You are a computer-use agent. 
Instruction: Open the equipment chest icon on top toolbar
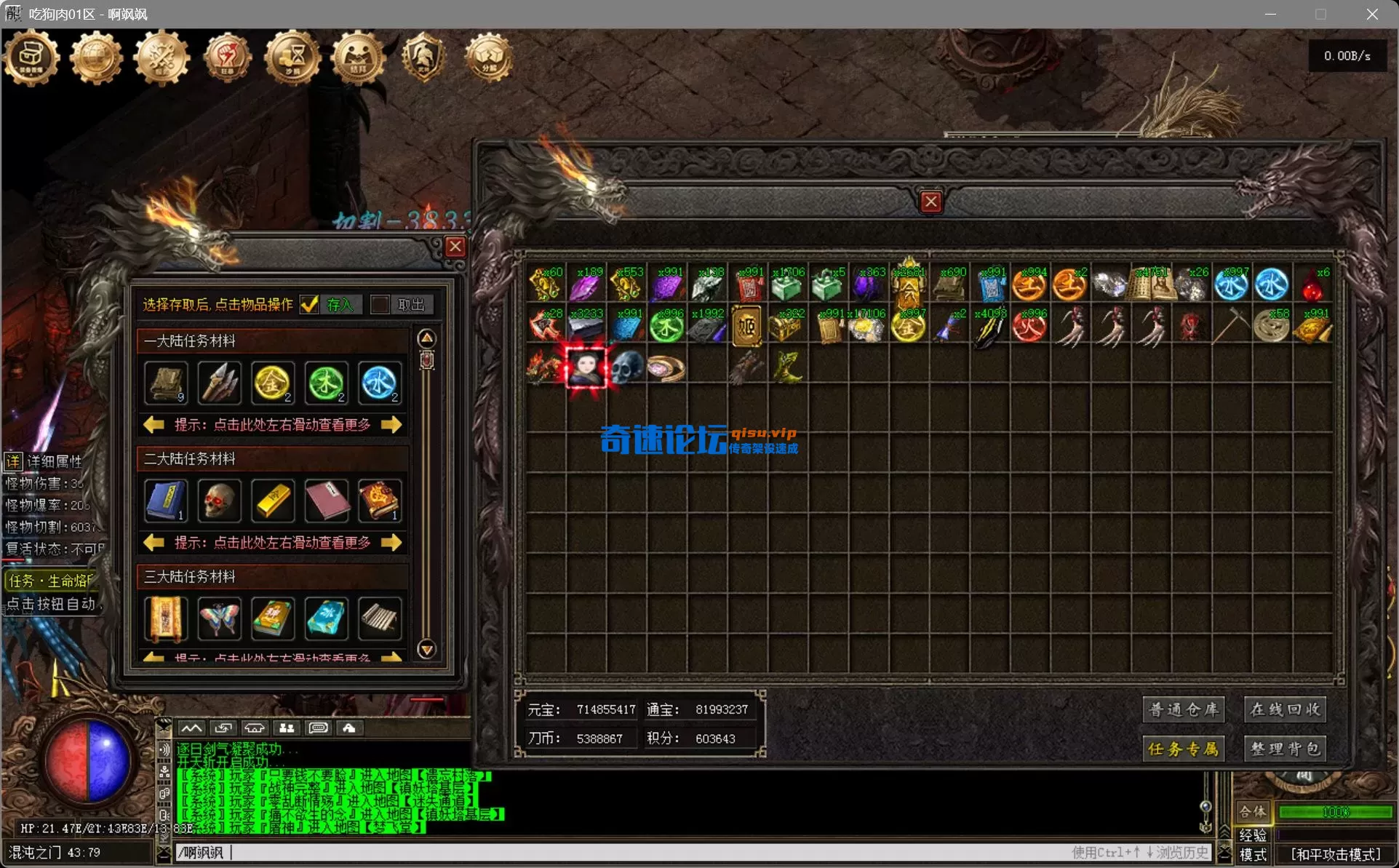(31, 58)
